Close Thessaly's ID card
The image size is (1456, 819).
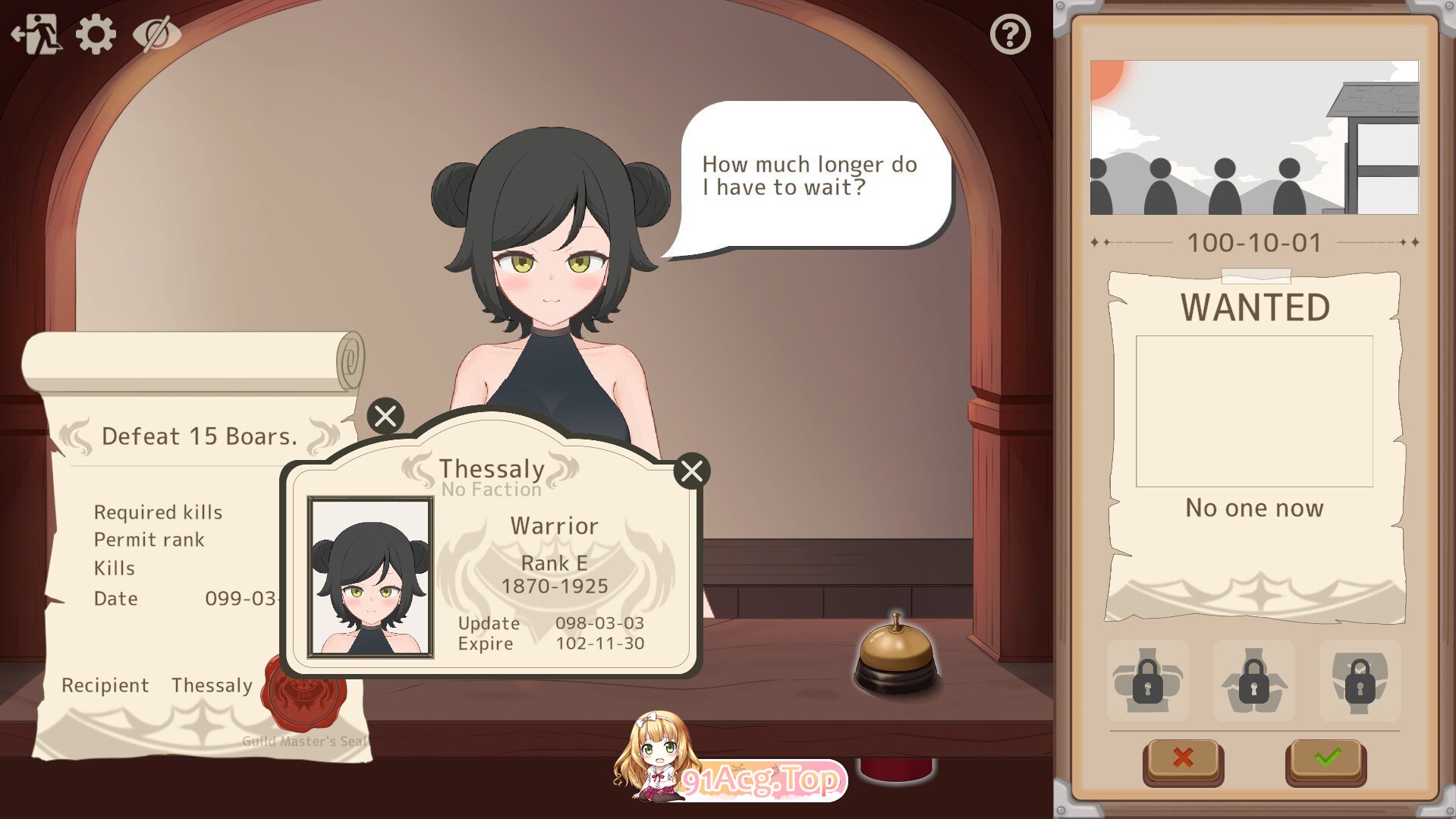pyautogui.click(x=691, y=471)
